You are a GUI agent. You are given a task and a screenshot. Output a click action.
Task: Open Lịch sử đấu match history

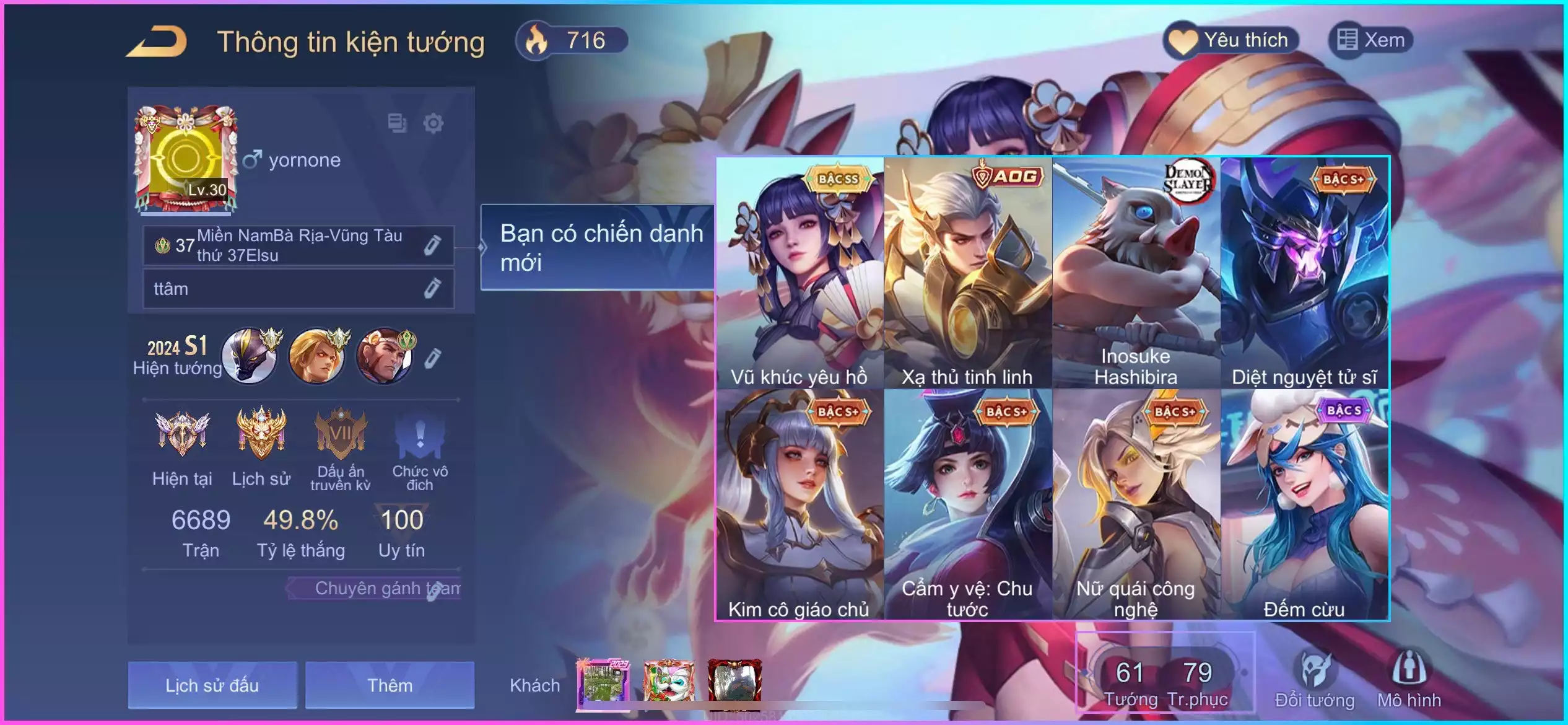[212, 685]
